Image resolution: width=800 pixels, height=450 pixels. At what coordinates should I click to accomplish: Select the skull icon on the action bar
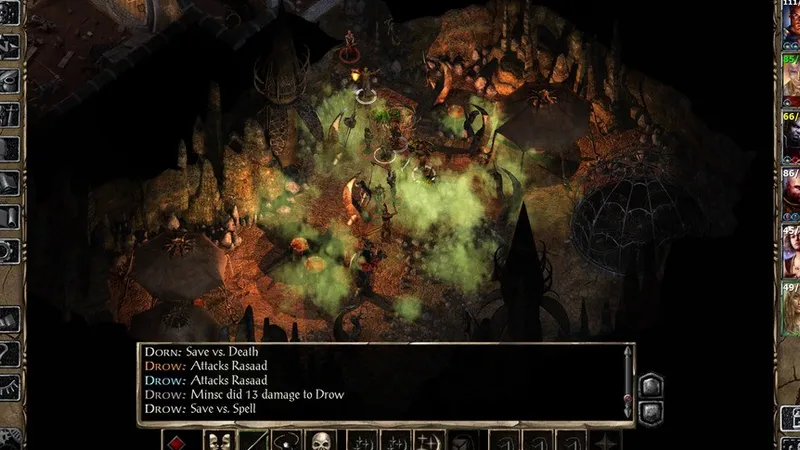pyautogui.click(x=320, y=440)
